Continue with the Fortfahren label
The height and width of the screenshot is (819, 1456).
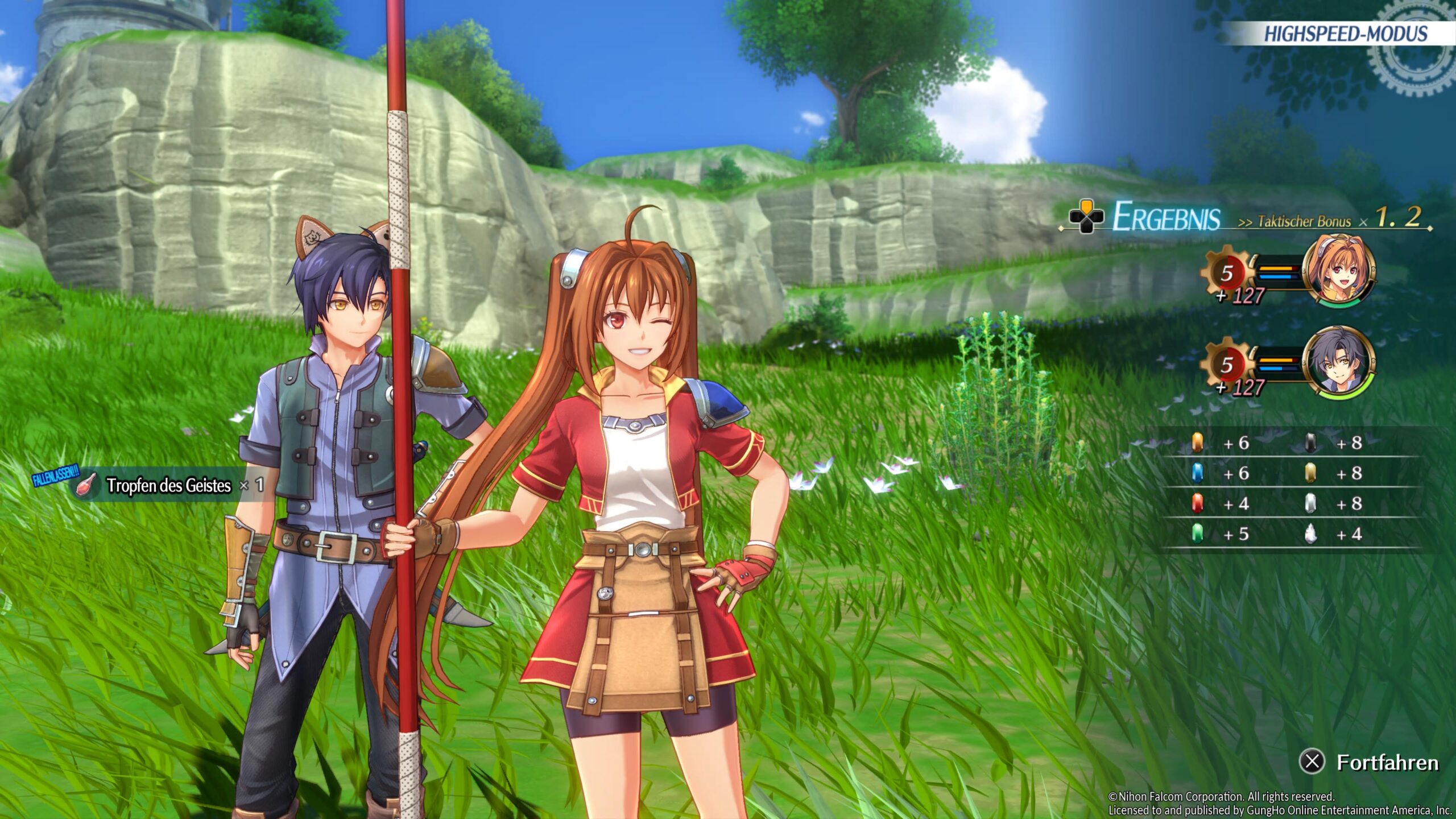[1387, 762]
